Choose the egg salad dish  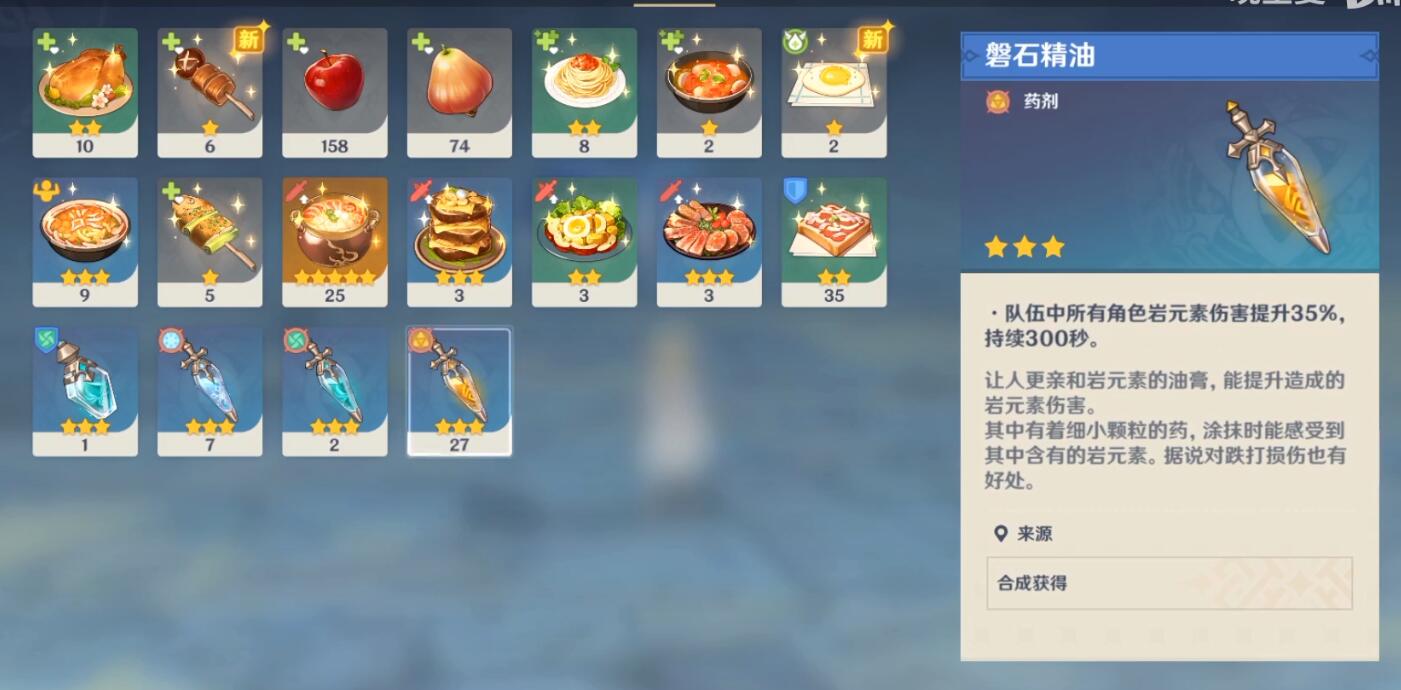584,242
